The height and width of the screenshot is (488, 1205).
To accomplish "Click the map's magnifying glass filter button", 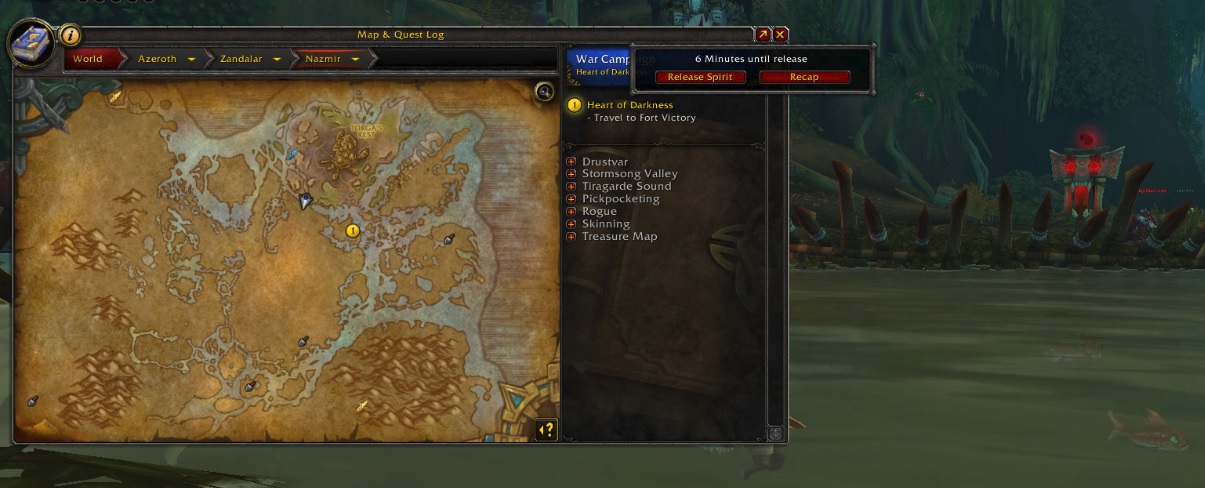I will [x=544, y=92].
